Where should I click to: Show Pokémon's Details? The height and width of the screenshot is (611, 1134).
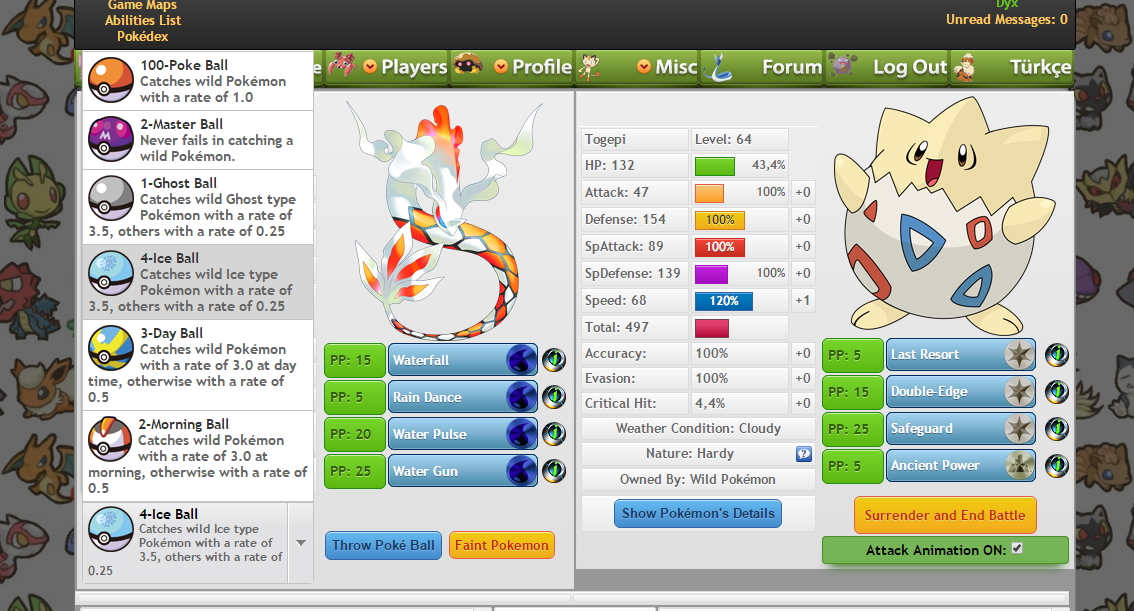(x=698, y=513)
